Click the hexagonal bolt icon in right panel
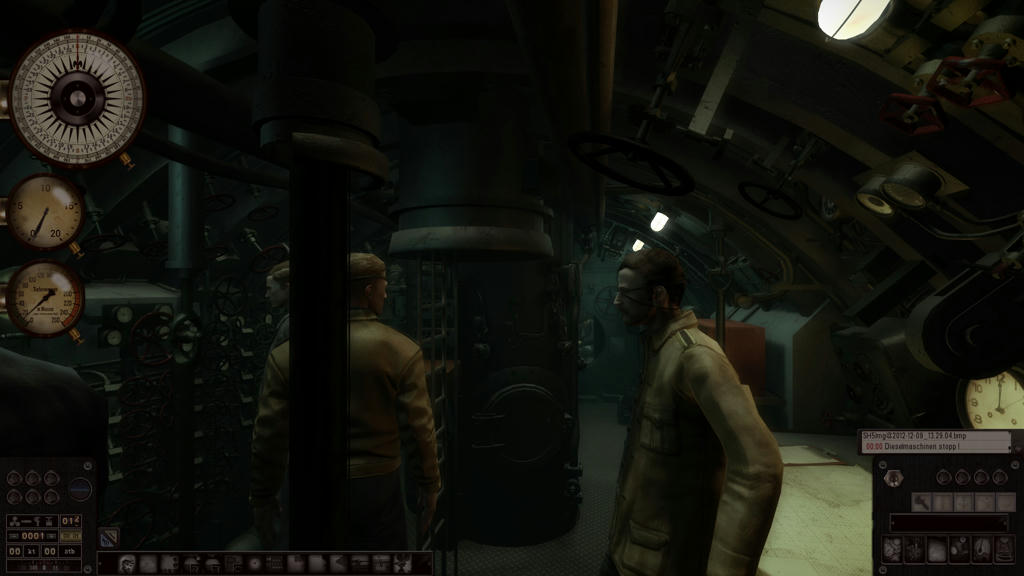 click(x=894, y=478)
